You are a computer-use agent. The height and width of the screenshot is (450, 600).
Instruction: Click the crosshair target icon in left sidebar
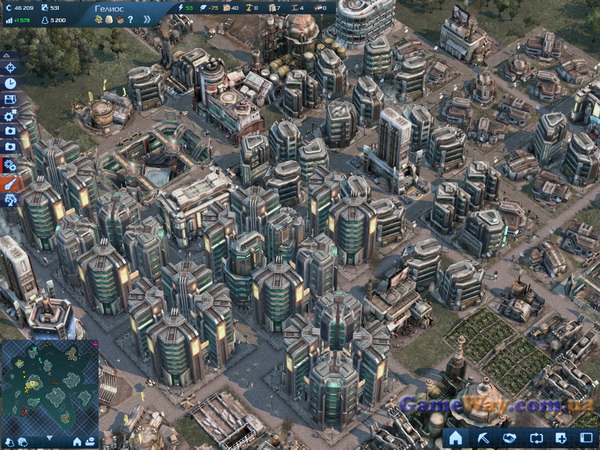point(10,67)
